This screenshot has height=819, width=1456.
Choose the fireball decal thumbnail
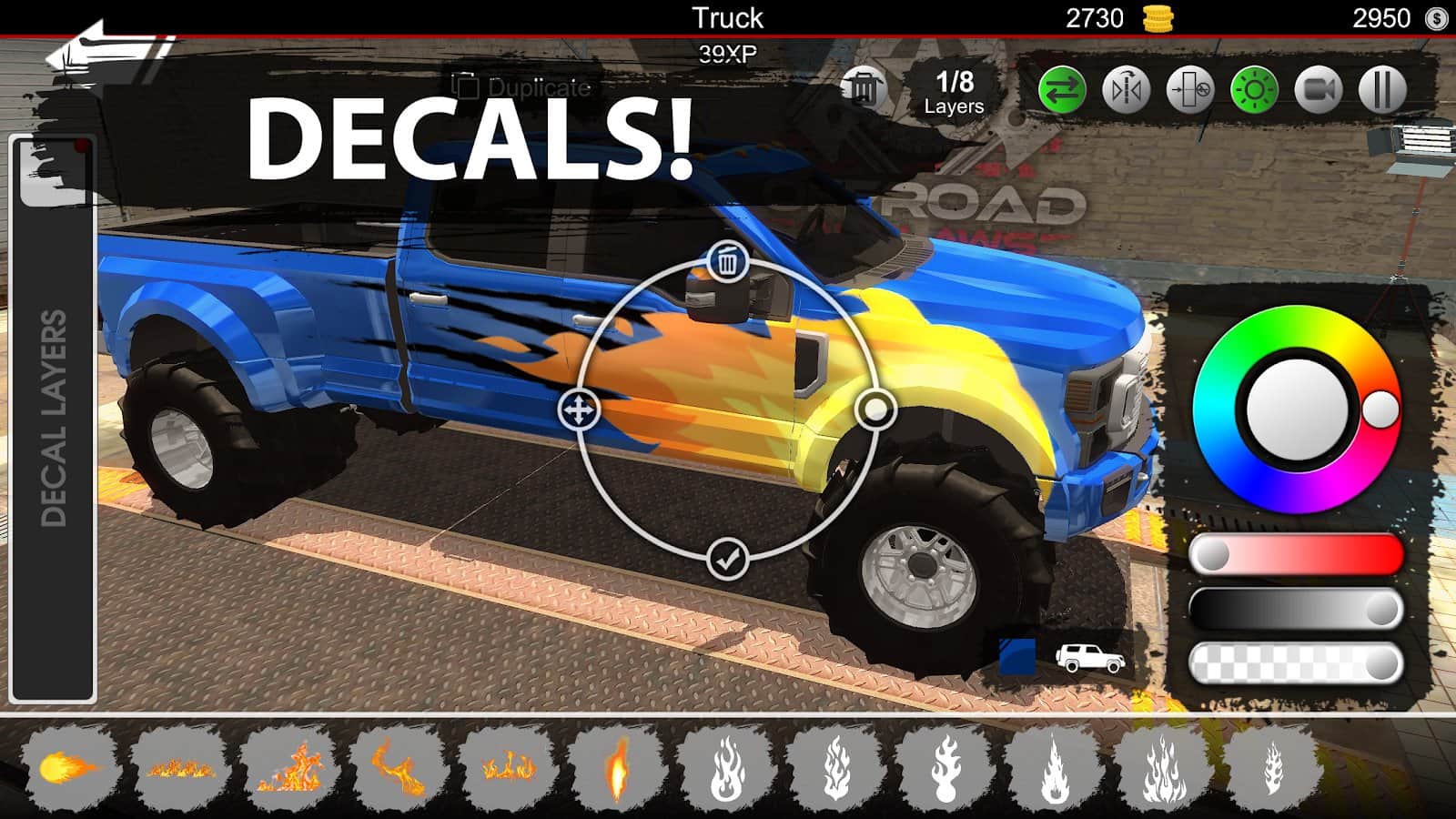69,768
